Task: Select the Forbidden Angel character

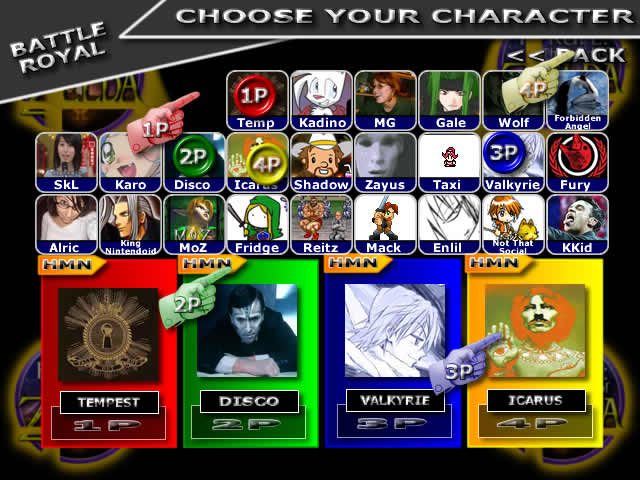Action: pos(578,98)
